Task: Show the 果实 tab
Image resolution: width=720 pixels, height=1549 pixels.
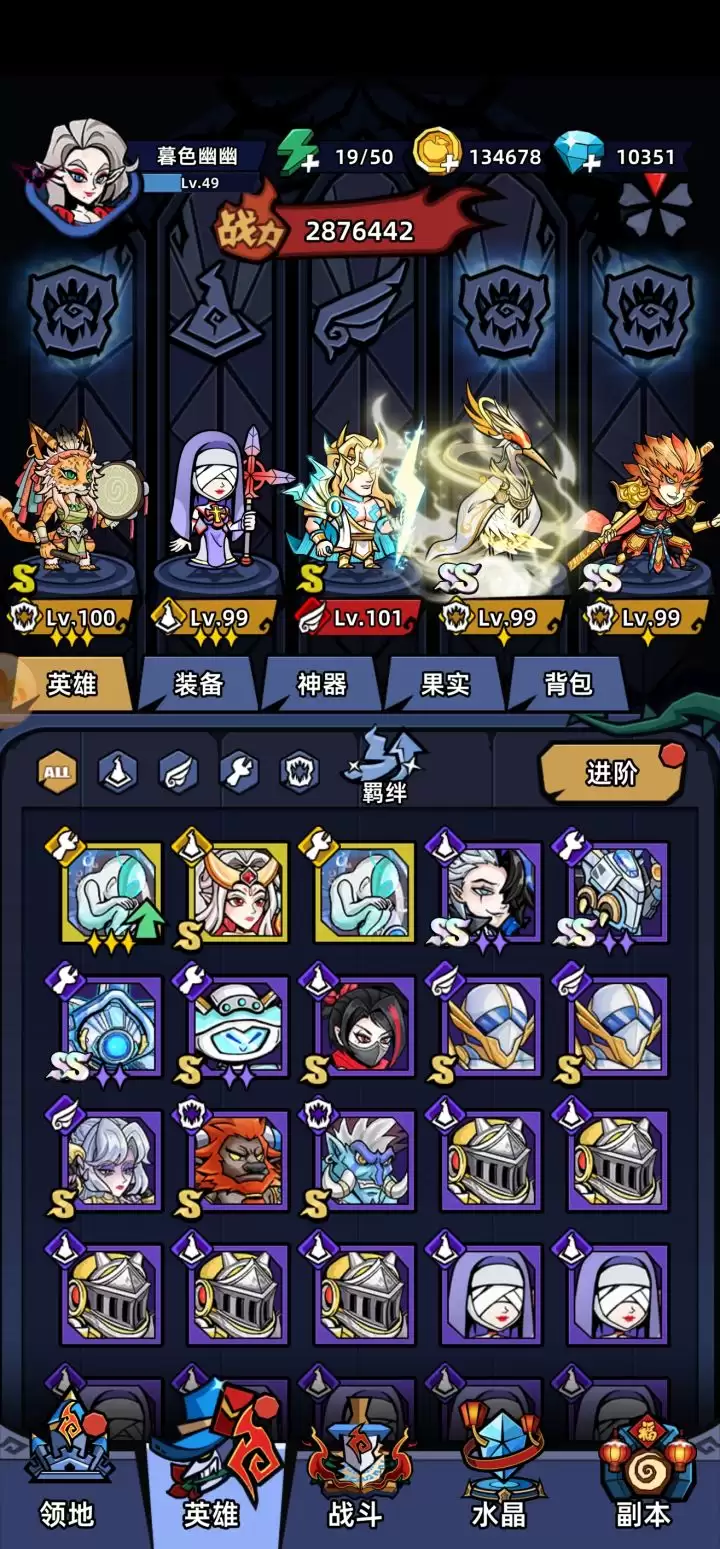Action: [445, 685]
